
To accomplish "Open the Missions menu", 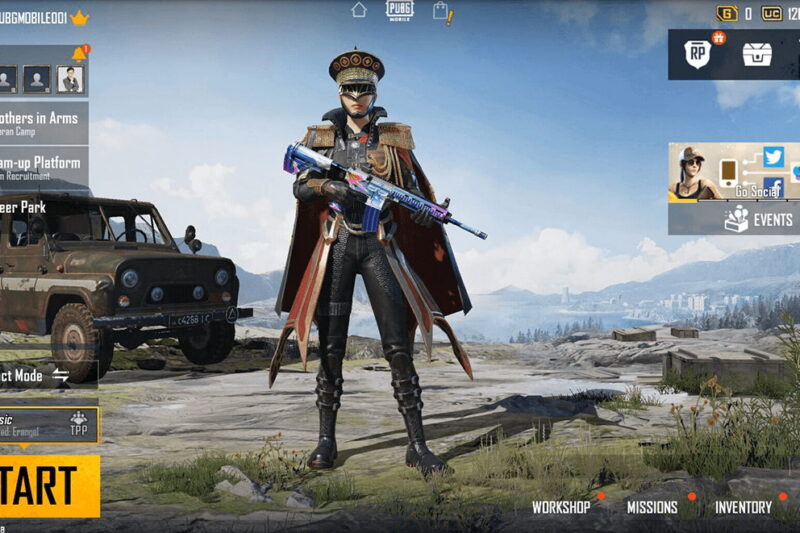I will pos(652,507).
